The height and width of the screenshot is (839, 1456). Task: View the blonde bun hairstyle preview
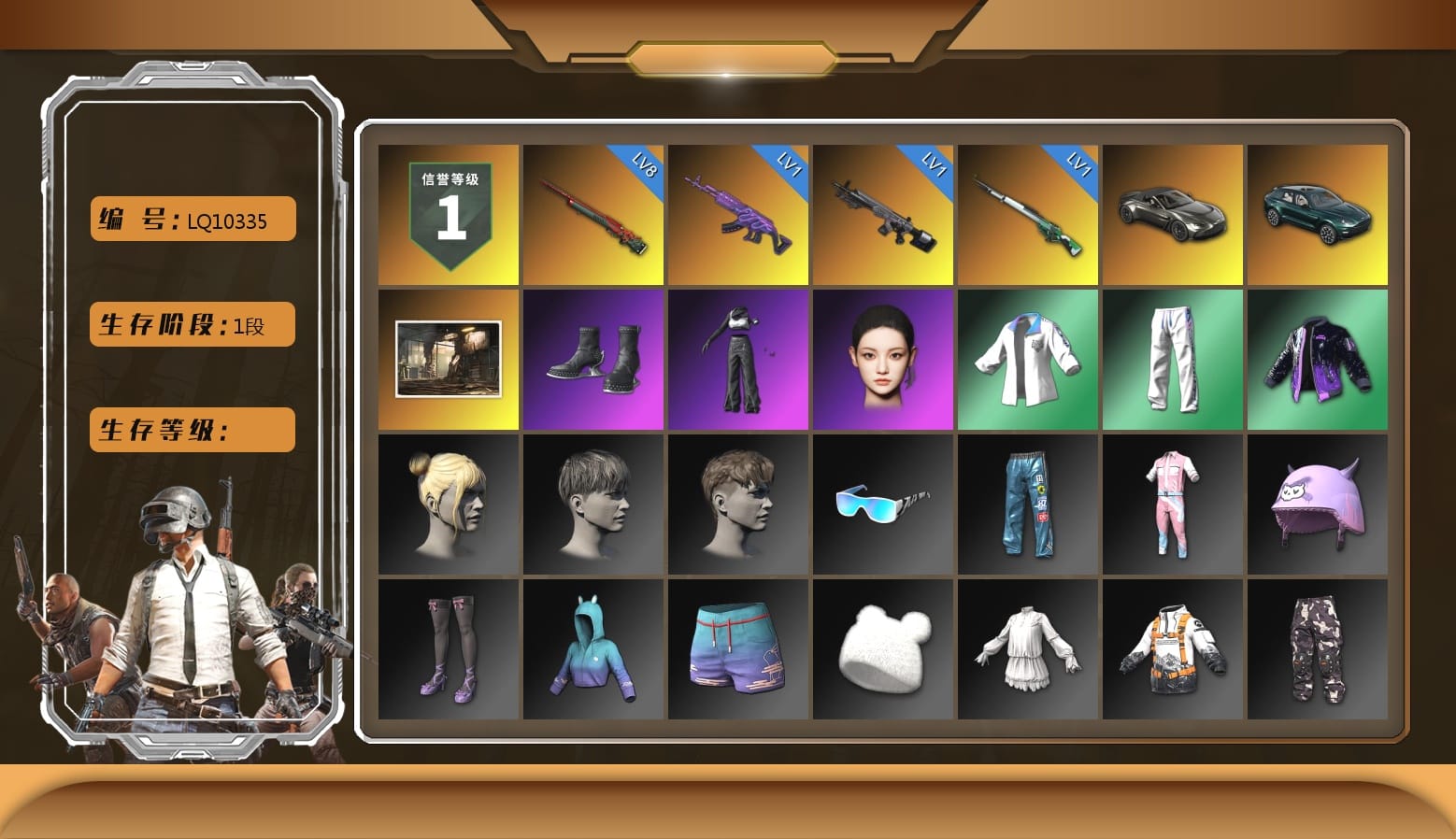447,505
